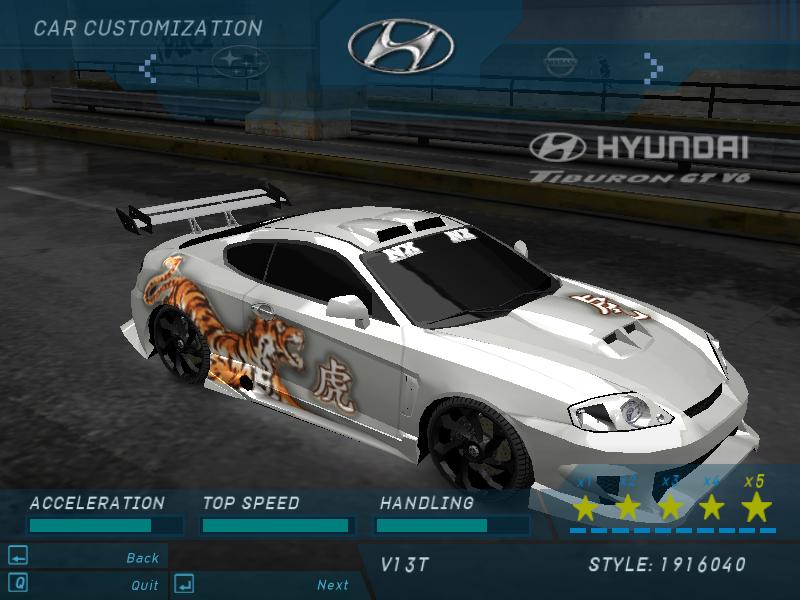Viewport: 800px width, 600px height.
Task: Continue with the Next button
Action: [333, 585]
